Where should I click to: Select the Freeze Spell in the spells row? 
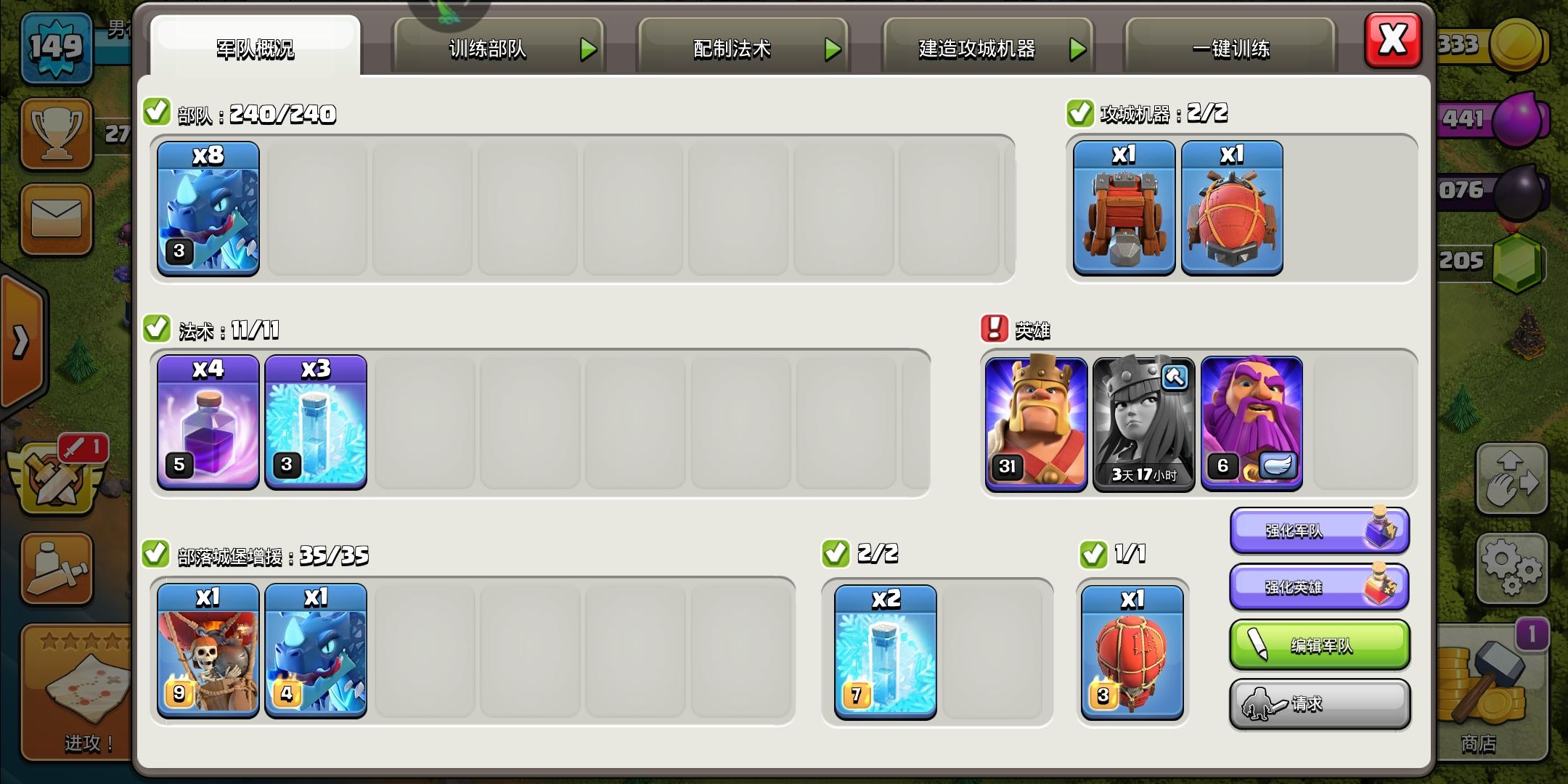315,423
